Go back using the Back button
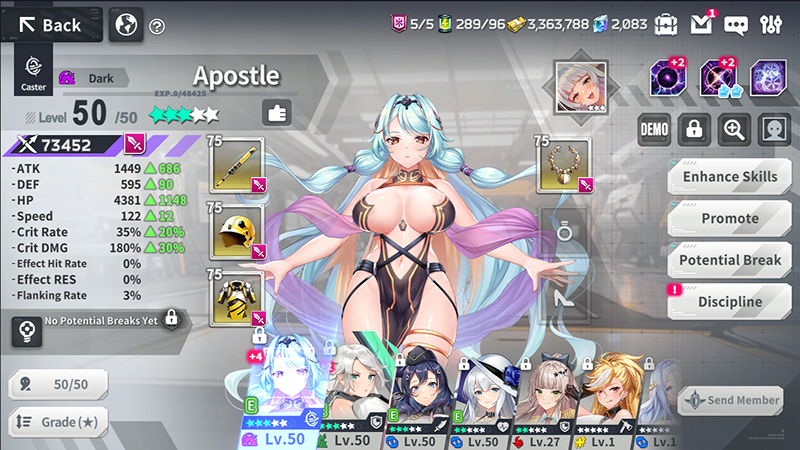800x450 pixels. (52, 25)
